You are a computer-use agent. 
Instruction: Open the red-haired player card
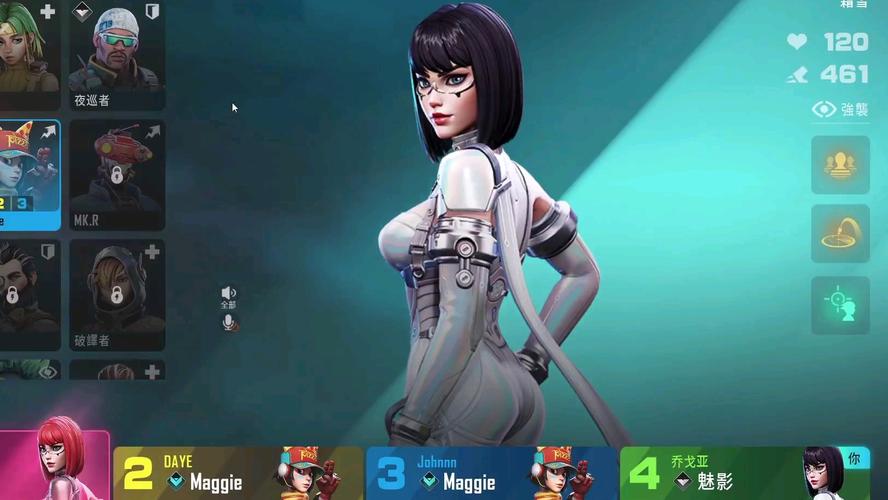click(x=55, y=466)
